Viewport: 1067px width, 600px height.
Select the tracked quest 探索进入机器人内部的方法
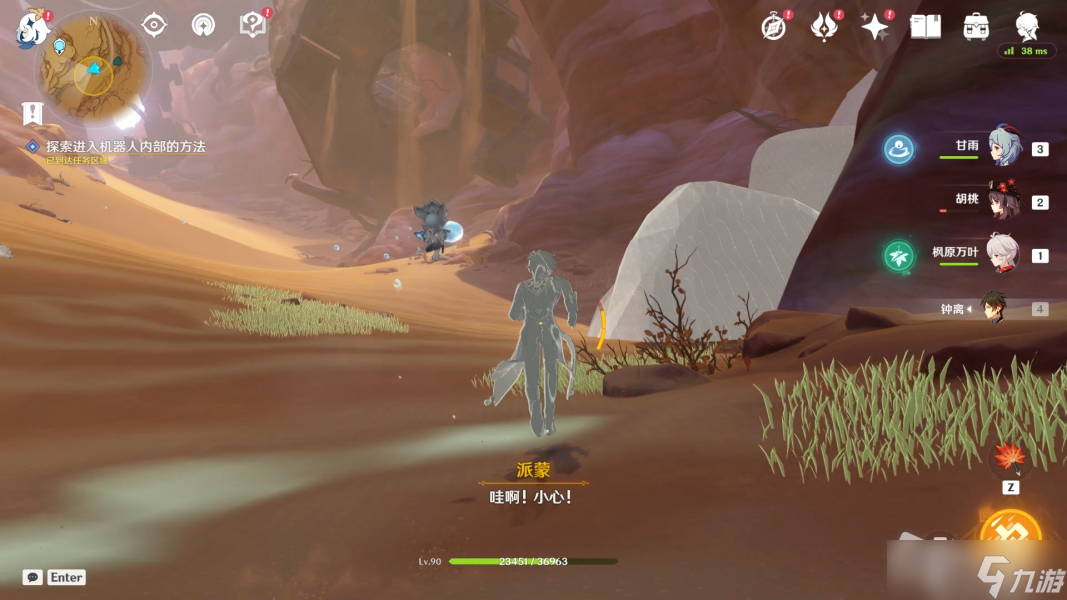(125, 147)
